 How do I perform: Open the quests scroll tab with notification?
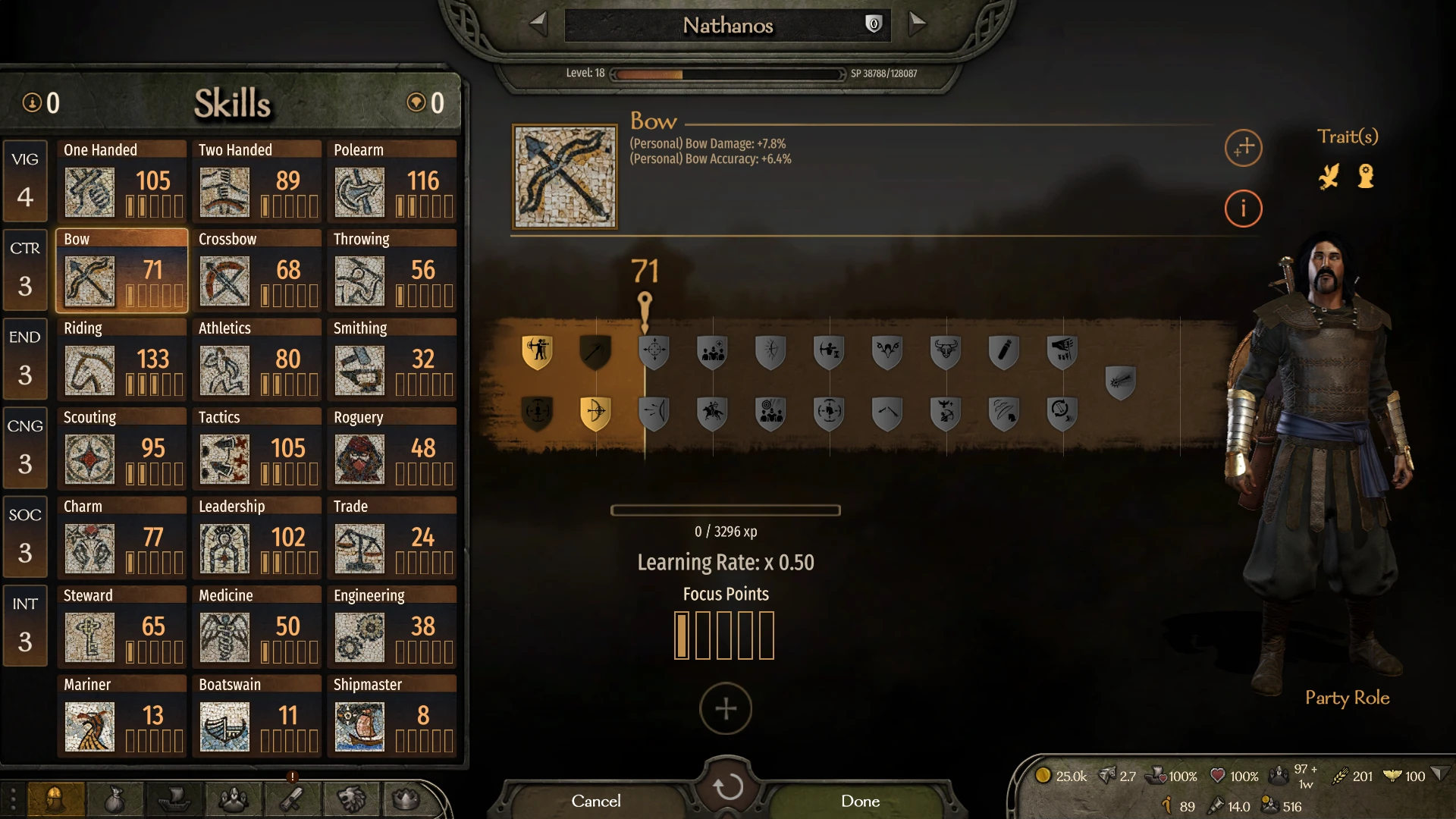tap(292, 799)
